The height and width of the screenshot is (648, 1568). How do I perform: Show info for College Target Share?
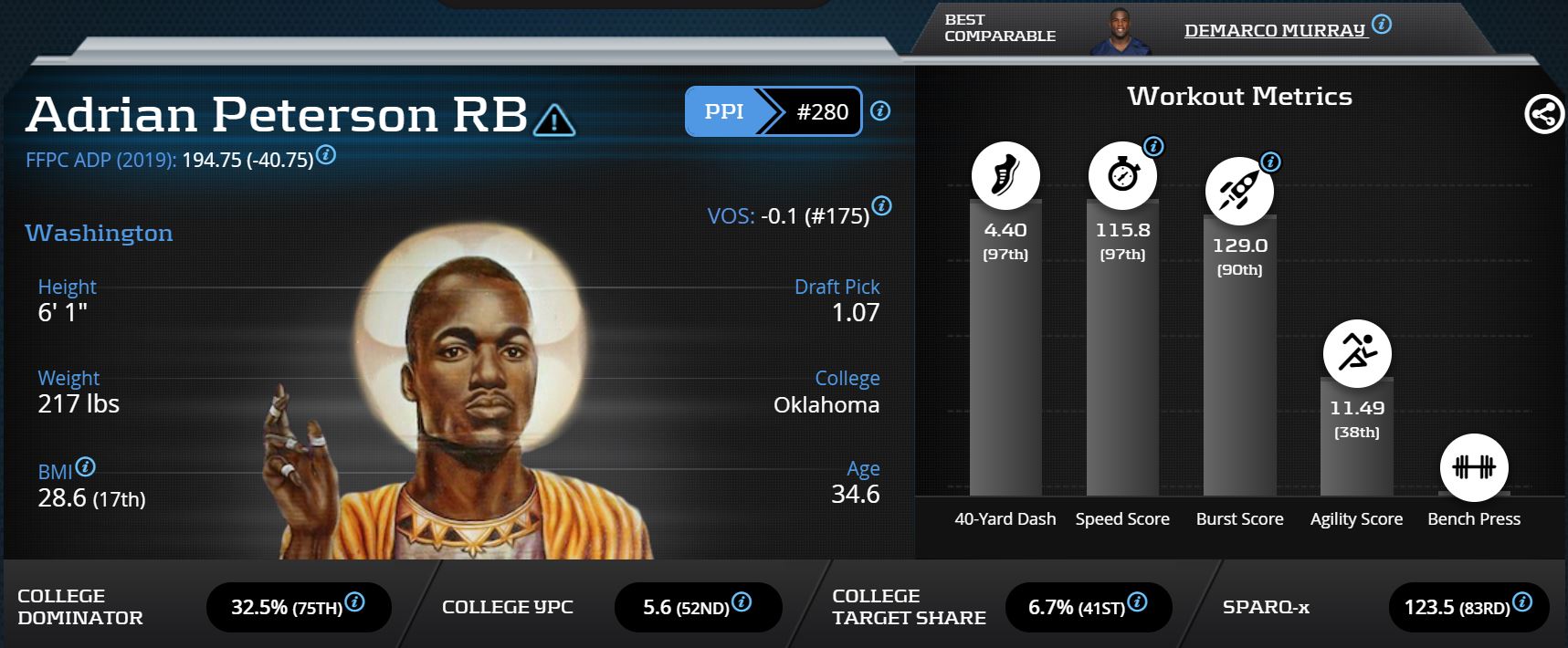(1137, 602)
